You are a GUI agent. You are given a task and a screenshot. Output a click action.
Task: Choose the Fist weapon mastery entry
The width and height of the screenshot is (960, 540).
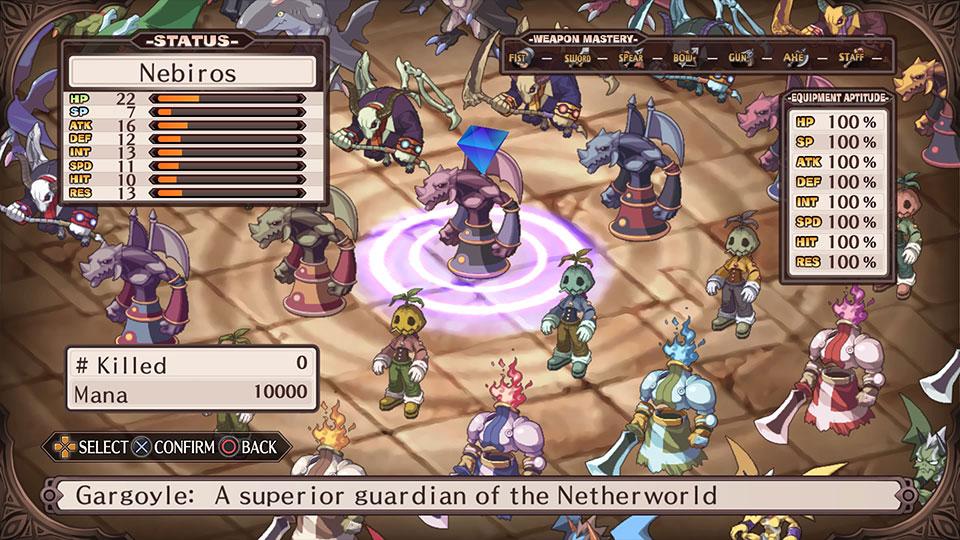[x=518, y=57]
